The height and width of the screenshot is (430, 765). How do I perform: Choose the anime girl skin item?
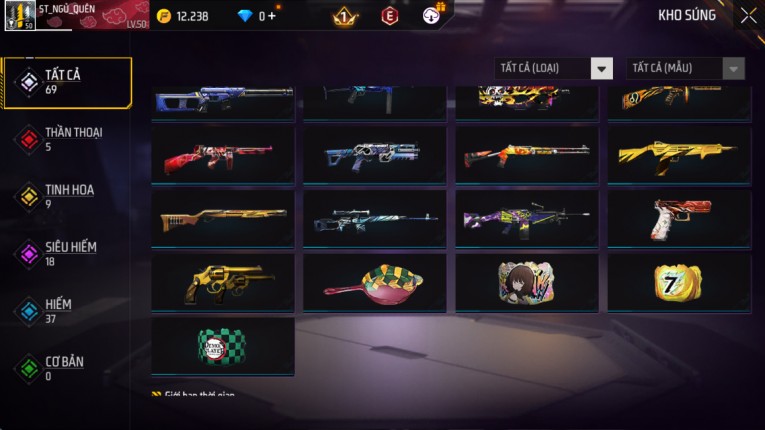[527, 282]
